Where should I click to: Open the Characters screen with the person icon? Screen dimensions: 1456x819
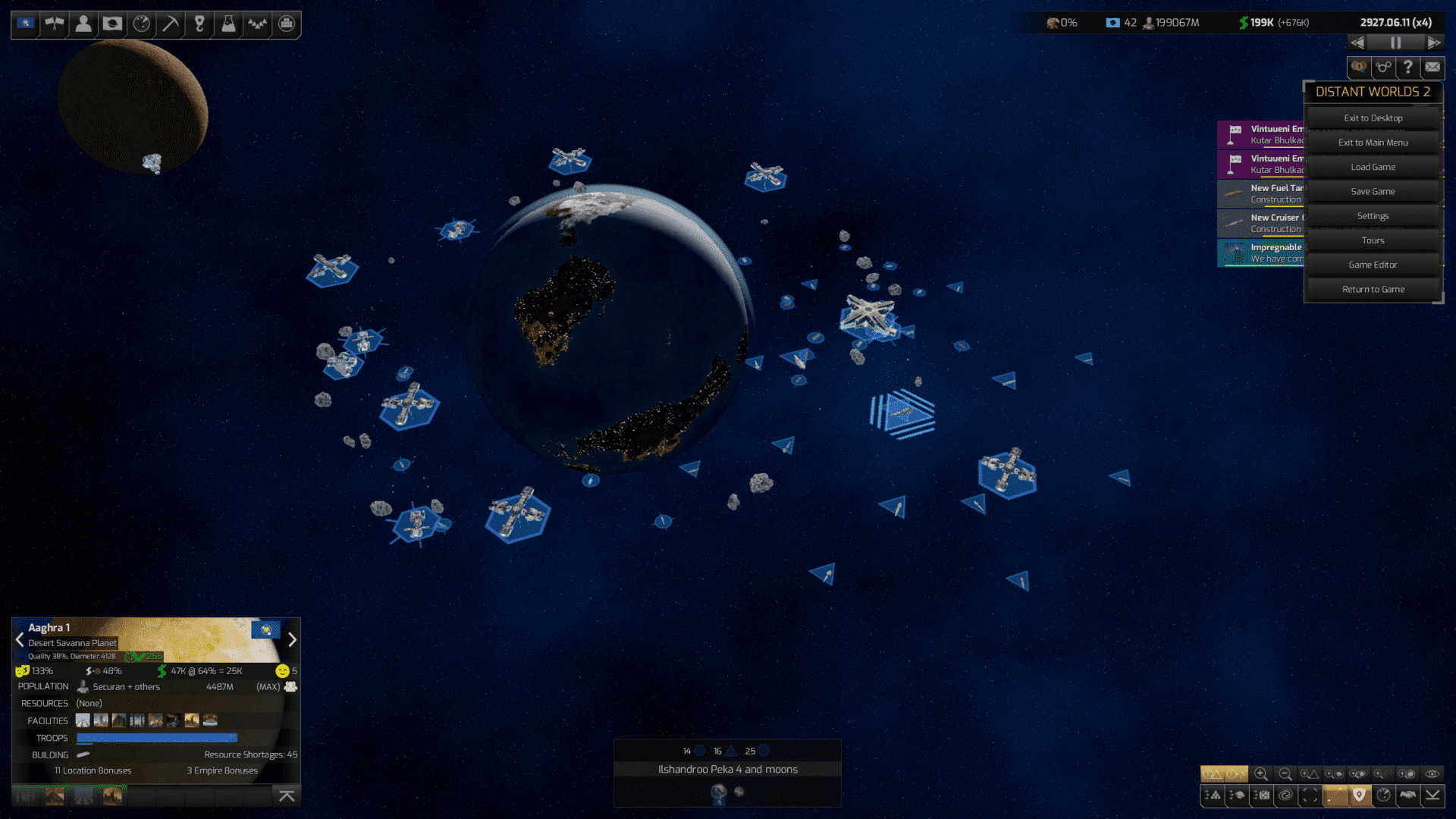83,24
